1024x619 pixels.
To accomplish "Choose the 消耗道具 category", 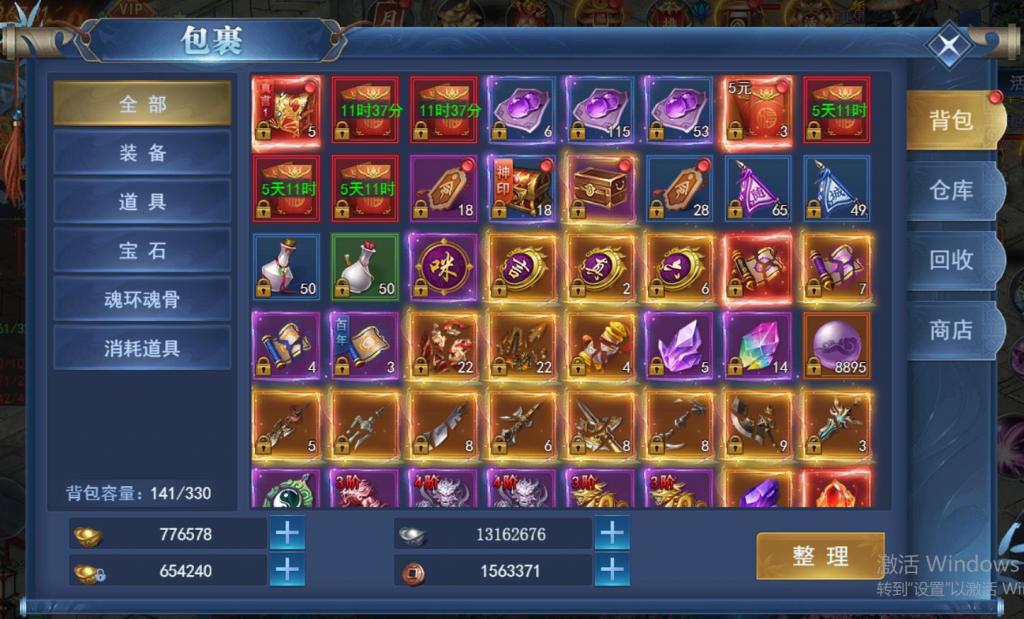I will [142, 349].
